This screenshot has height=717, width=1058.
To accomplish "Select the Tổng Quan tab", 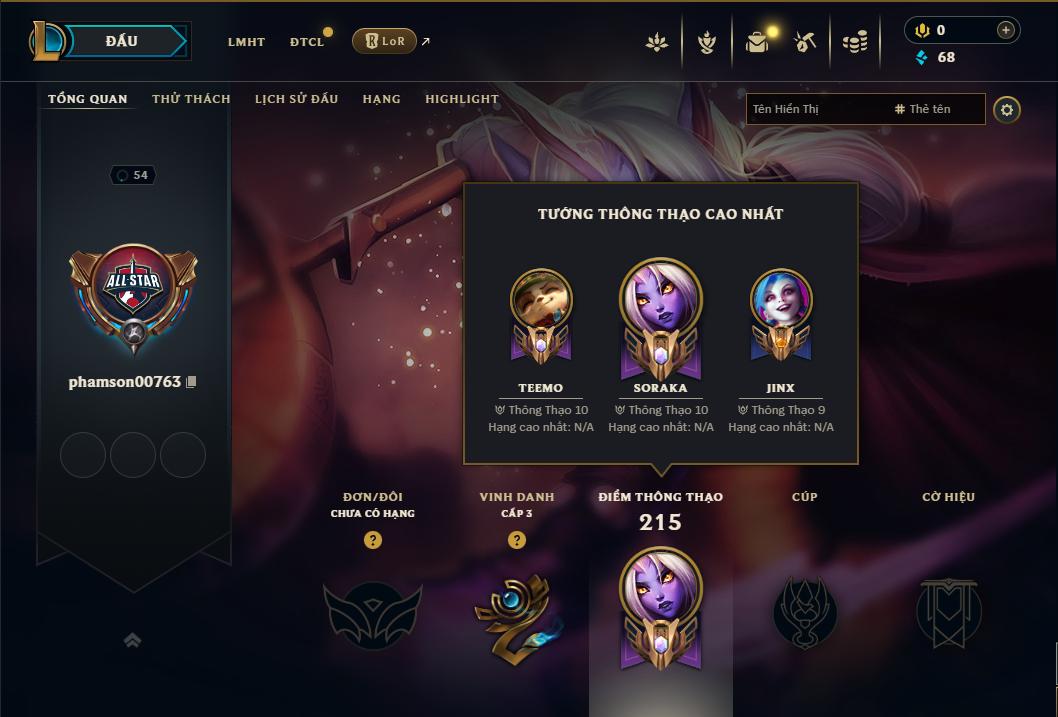I will (88, 99).
